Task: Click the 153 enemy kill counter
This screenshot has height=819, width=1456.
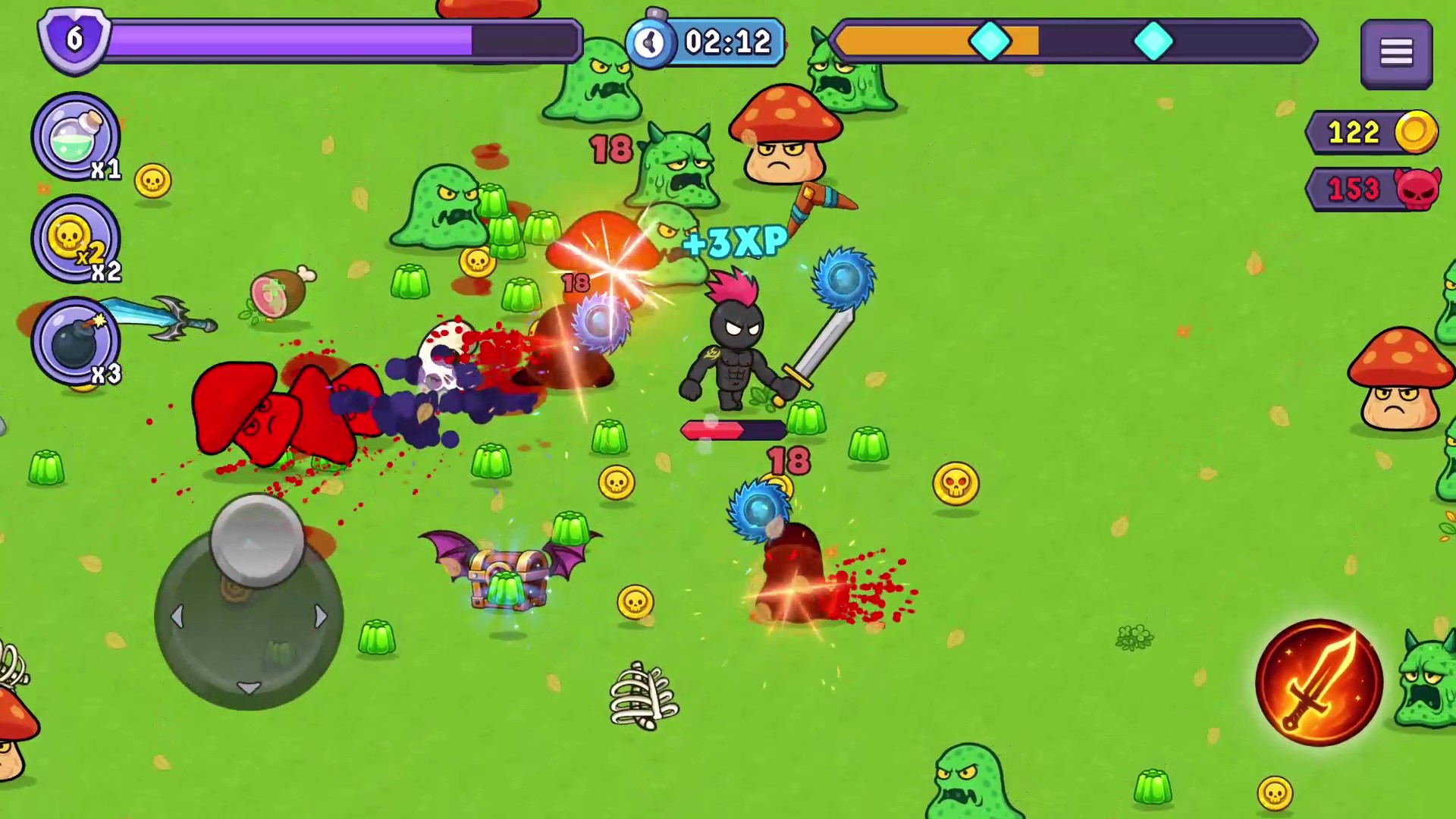Action: click(1354, 189)
